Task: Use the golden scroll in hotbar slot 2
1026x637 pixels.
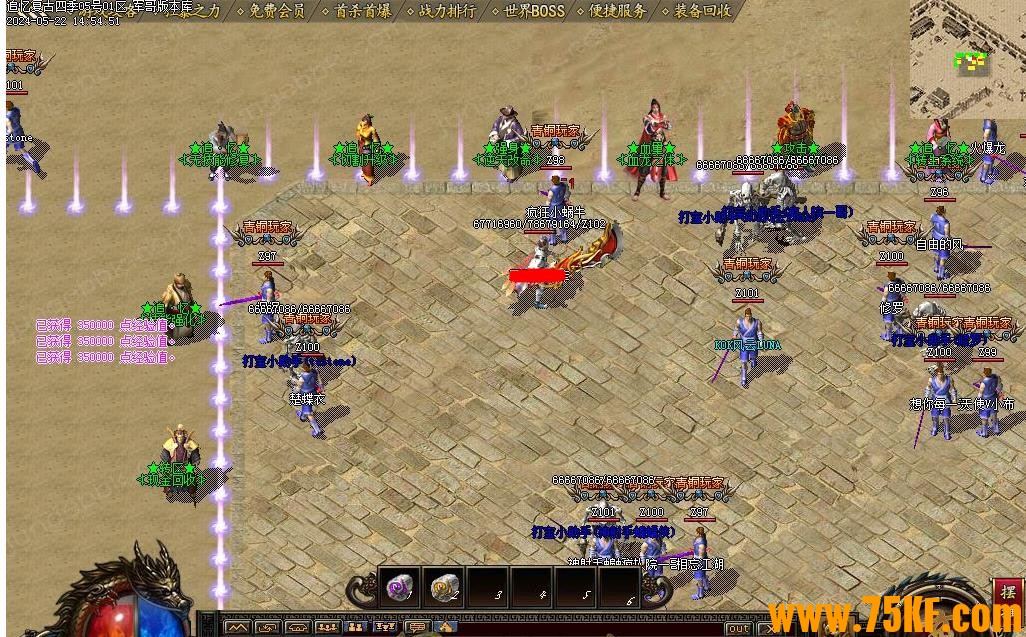Action: pos(446,587)
